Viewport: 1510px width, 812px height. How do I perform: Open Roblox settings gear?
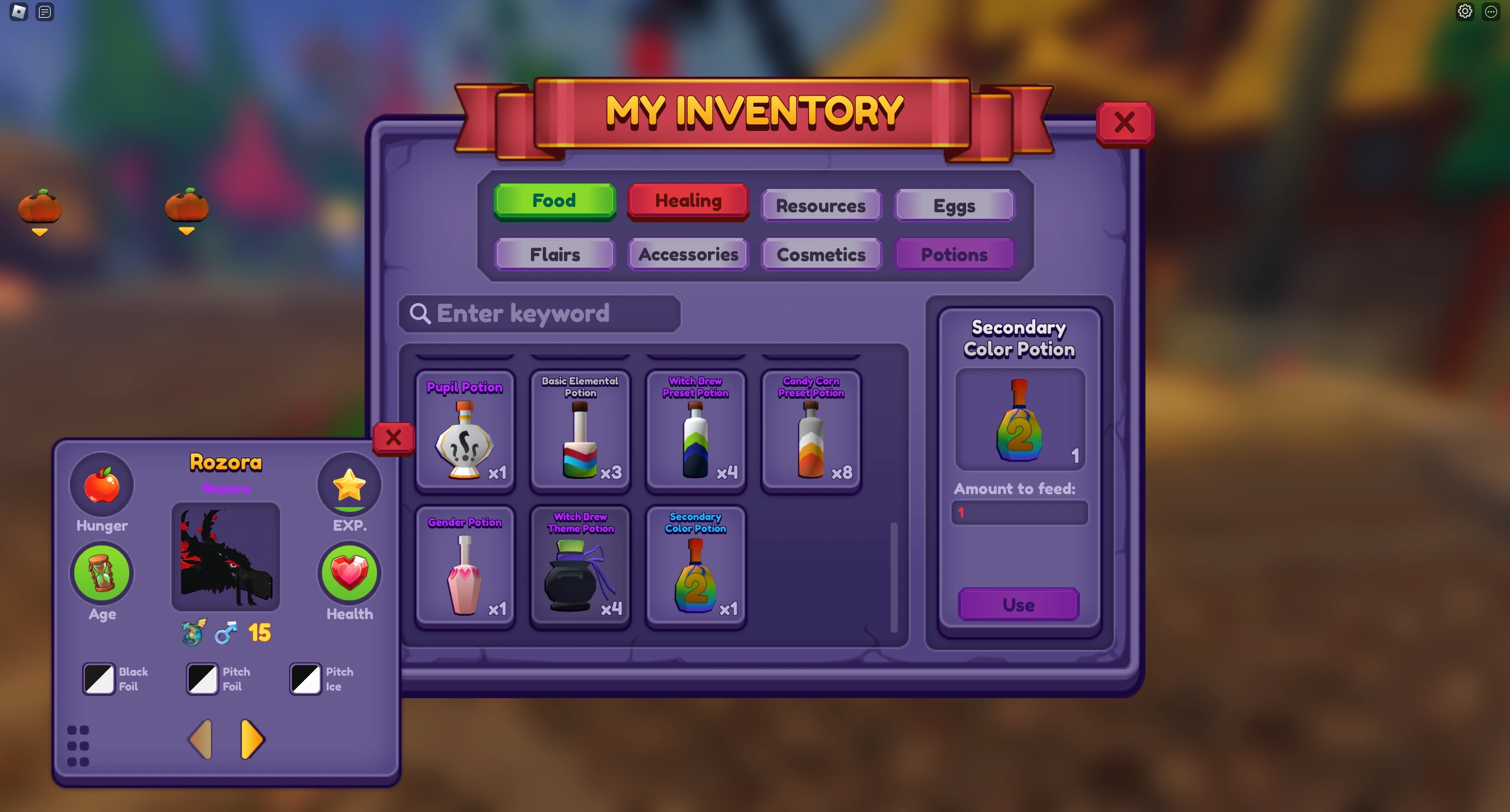[1465, 11]
